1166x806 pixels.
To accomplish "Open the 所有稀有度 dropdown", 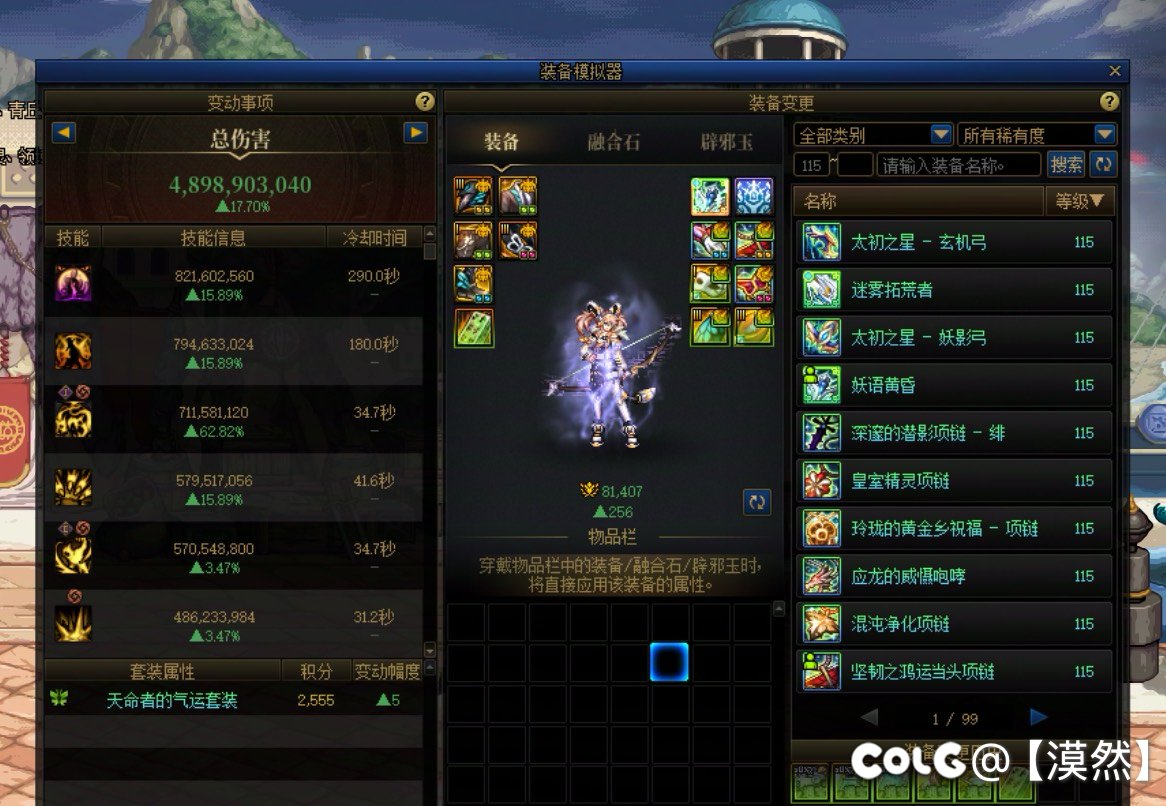I will 1104,135.
